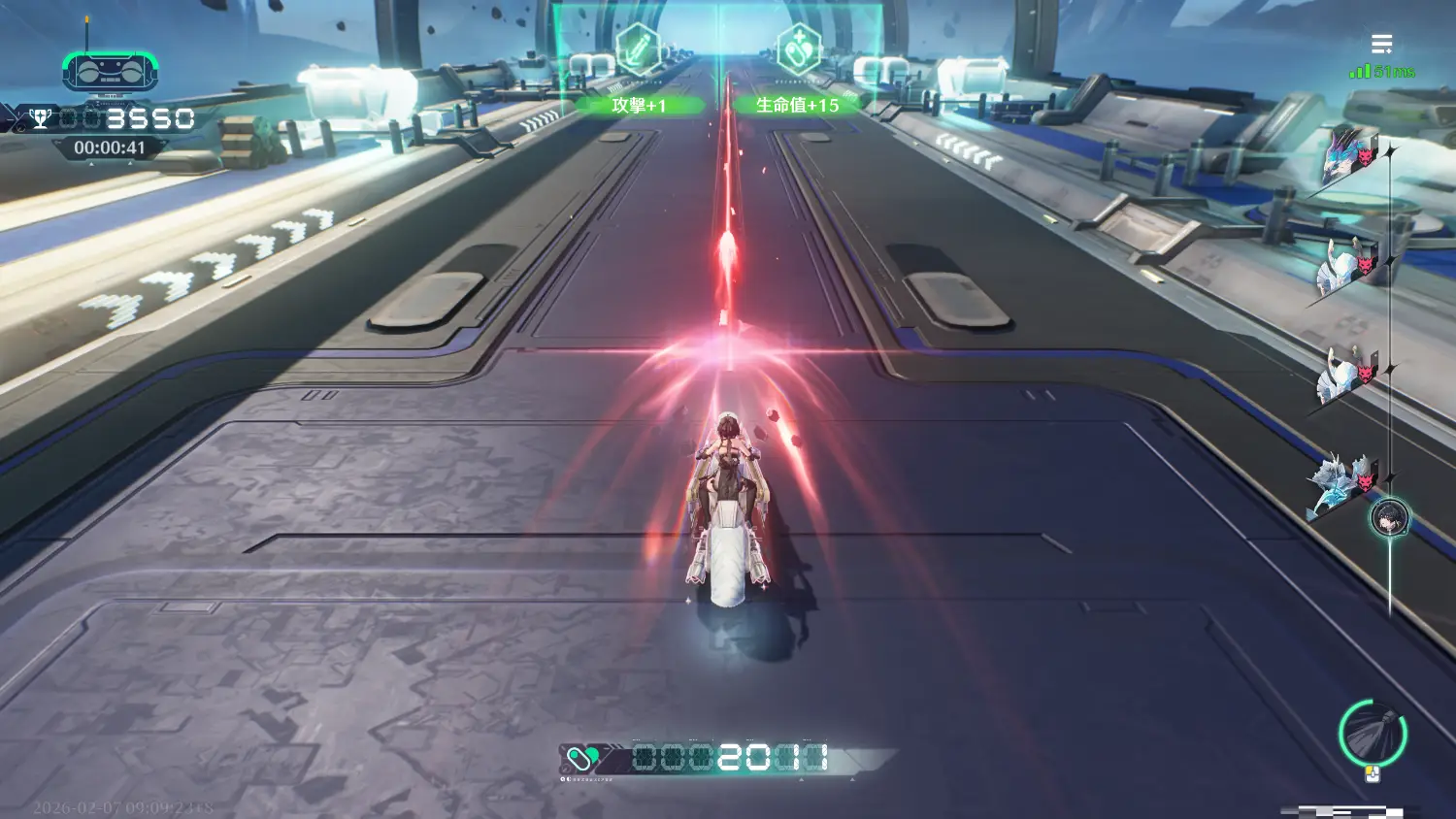Activate the circular spray skill icon
The image size is (1456, 819).
[1373, 733]
